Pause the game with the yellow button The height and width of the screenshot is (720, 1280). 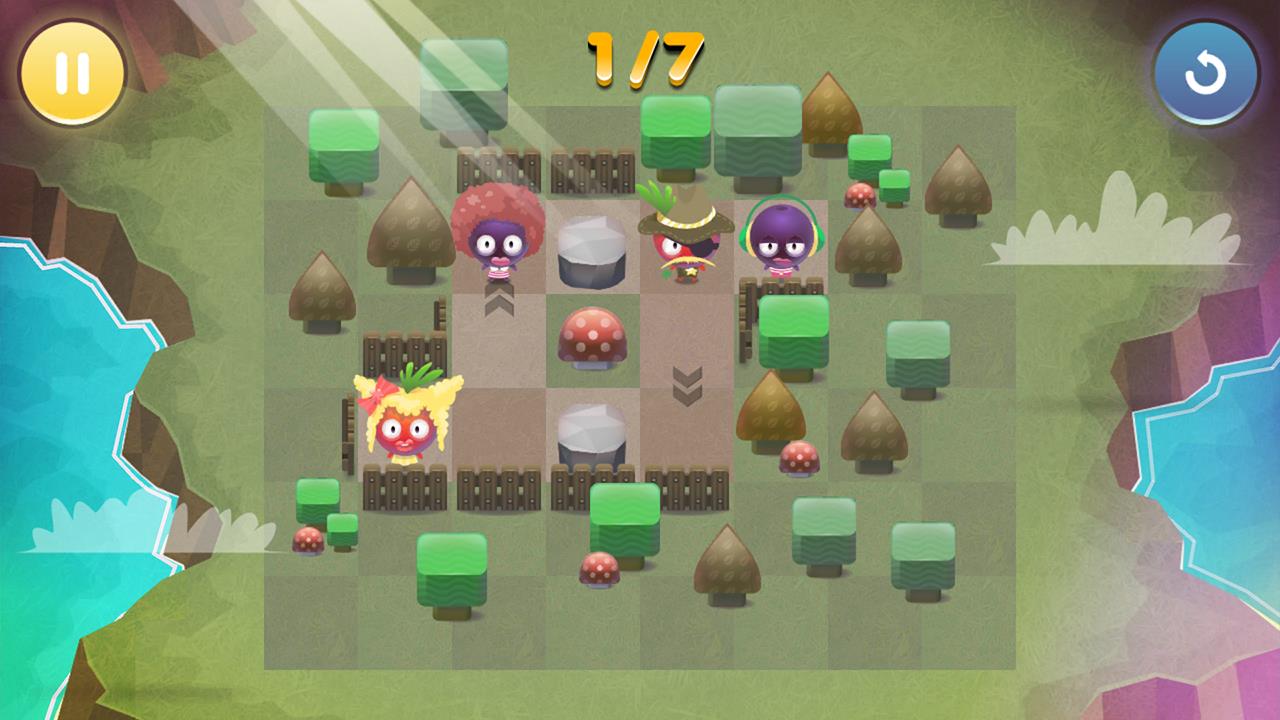pyautogui.click(x=72, y=73)
